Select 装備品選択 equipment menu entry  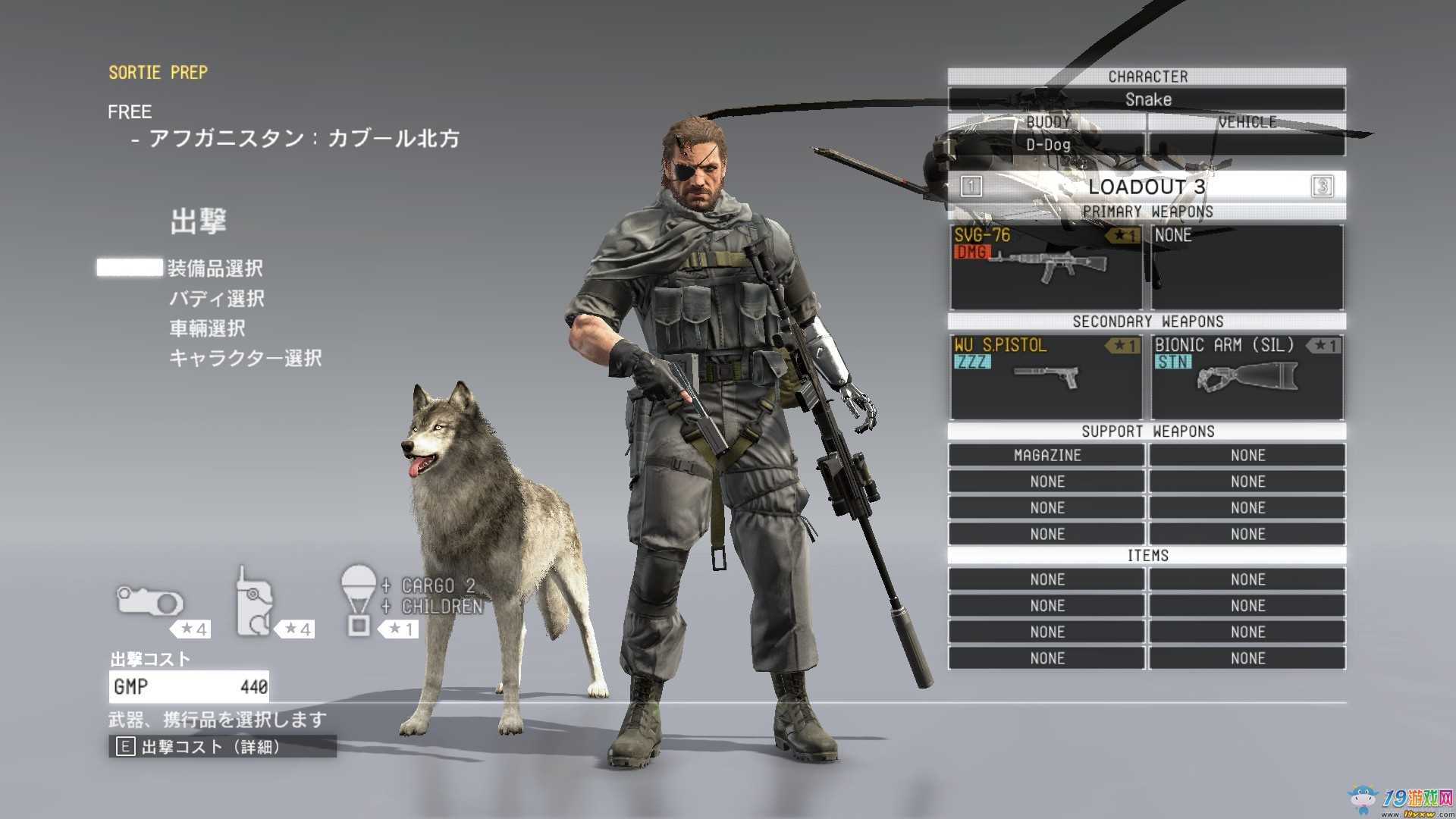click(x=215, y=268)
